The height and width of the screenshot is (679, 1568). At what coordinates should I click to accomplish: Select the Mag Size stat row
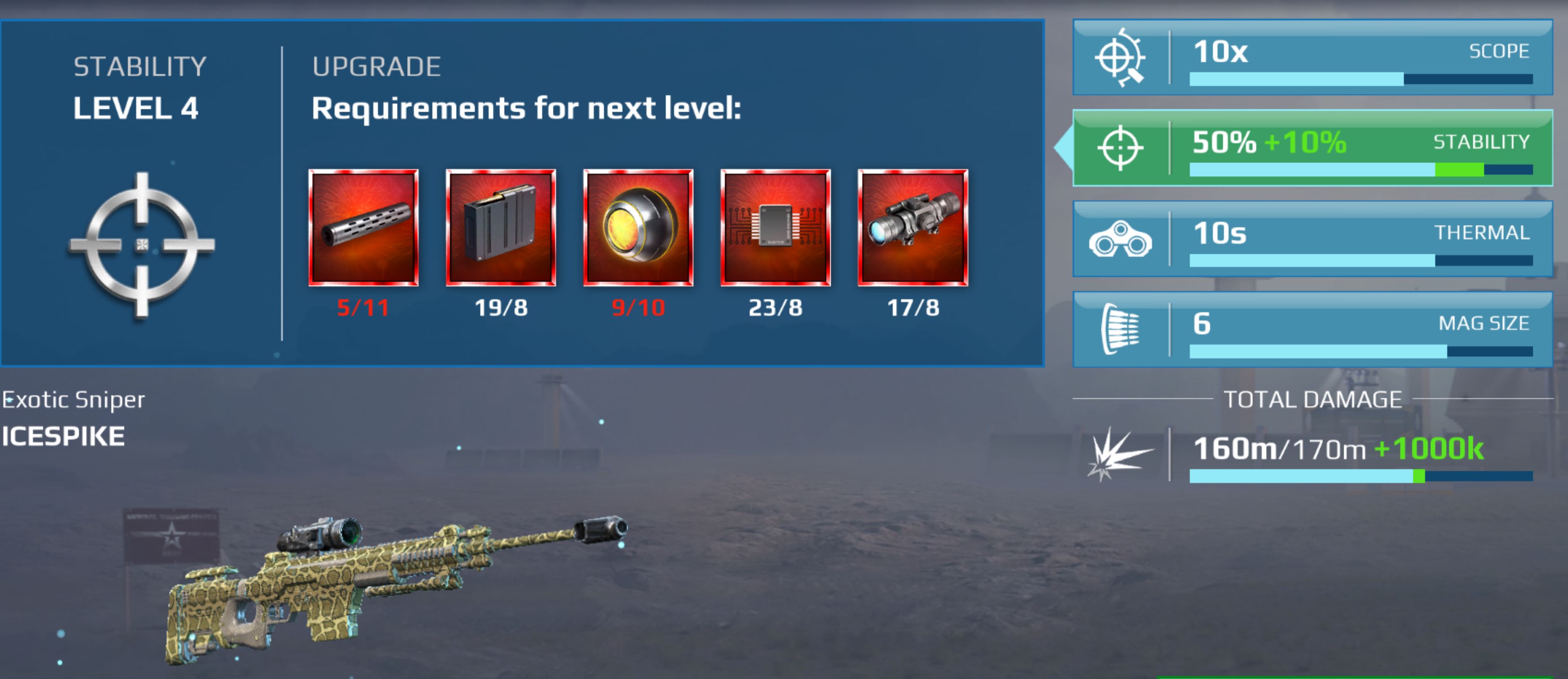[x=1309, y=331]
